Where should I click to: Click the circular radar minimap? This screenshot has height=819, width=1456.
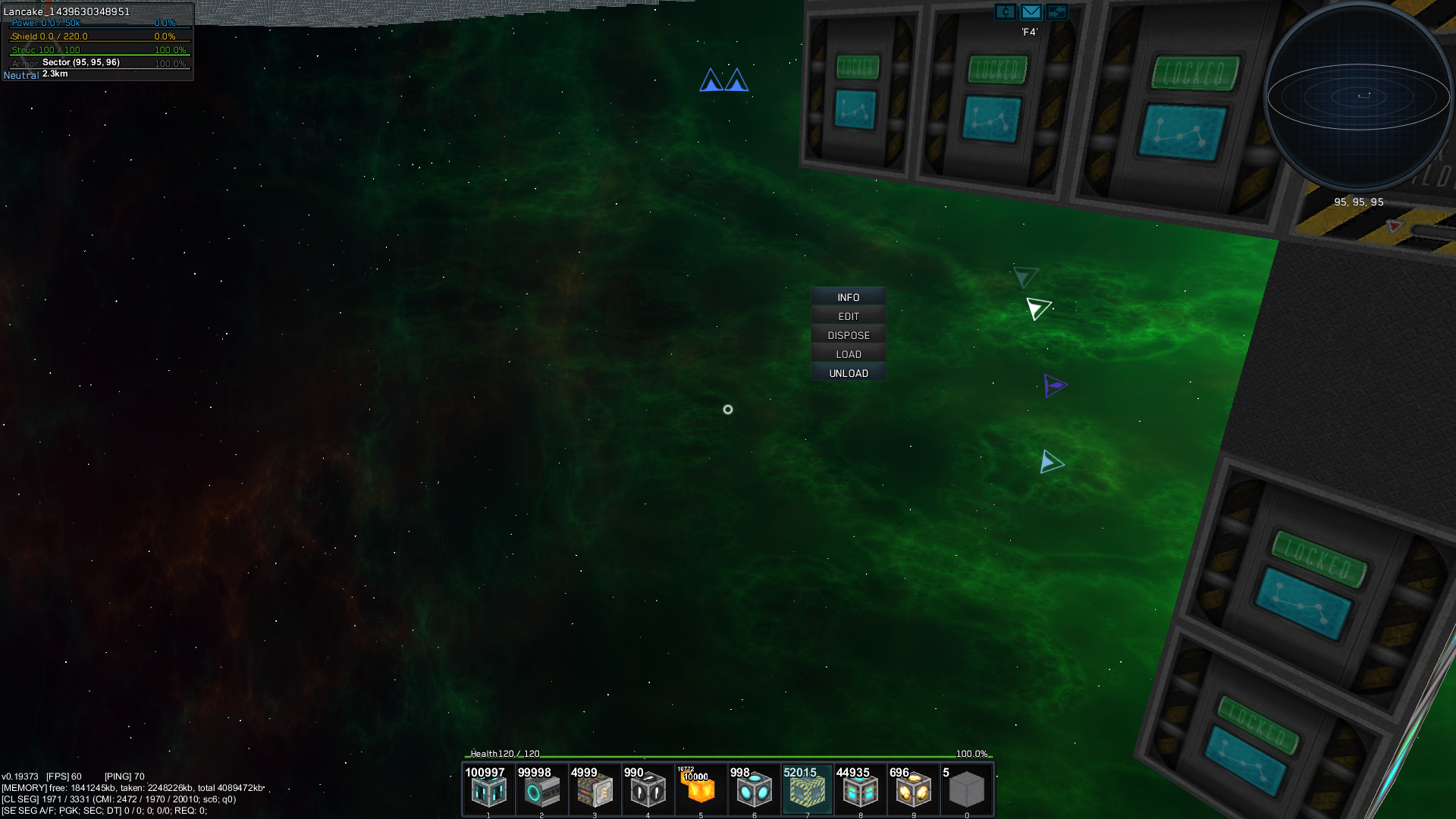[x=1358, y=97]
